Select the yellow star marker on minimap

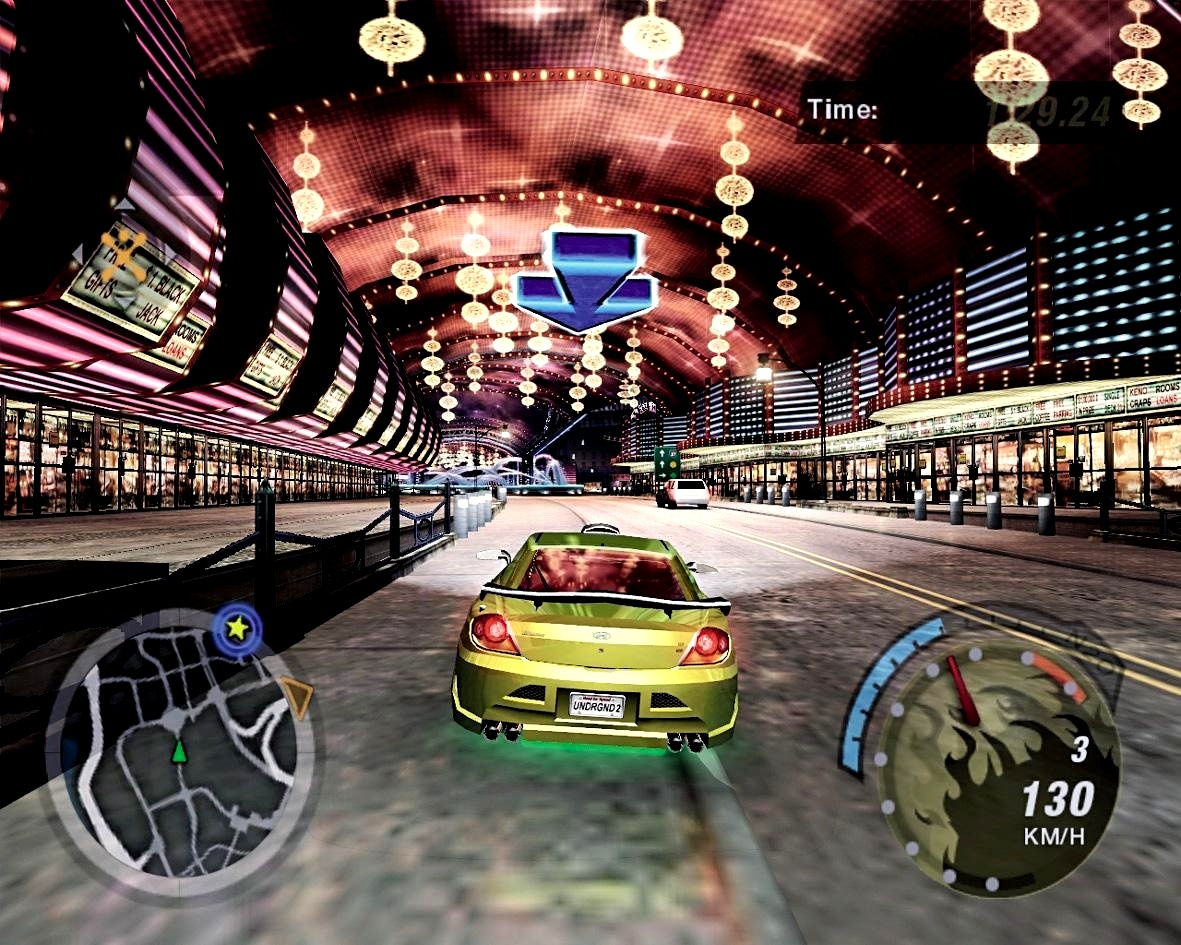pos(237,628)
